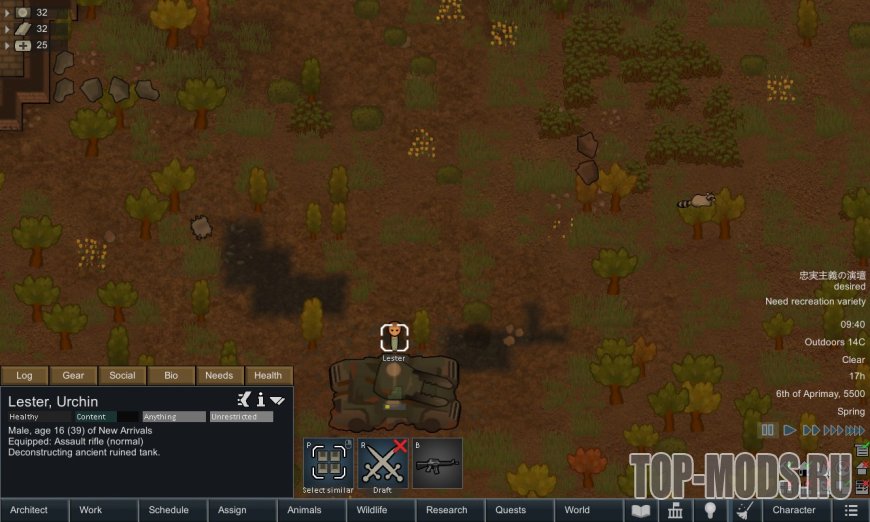Show Lester's Bio tab
The width and height of the screenshot is (870, 522).
(x=171, y=376)
